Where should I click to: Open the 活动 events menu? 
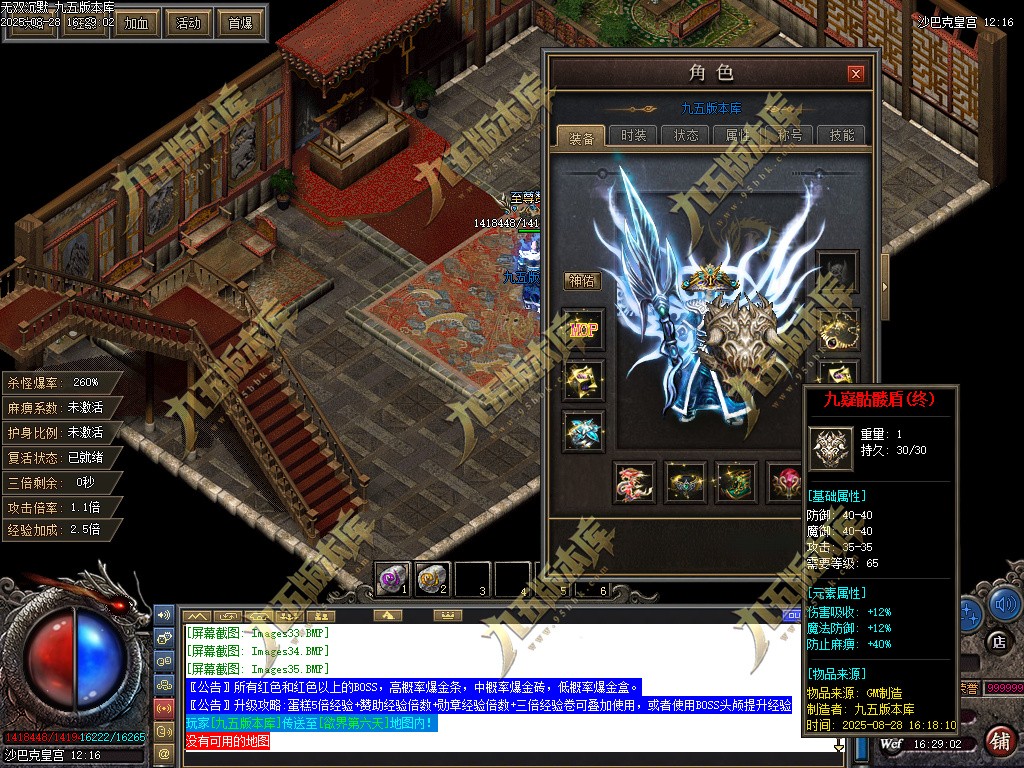coord(188,22)
